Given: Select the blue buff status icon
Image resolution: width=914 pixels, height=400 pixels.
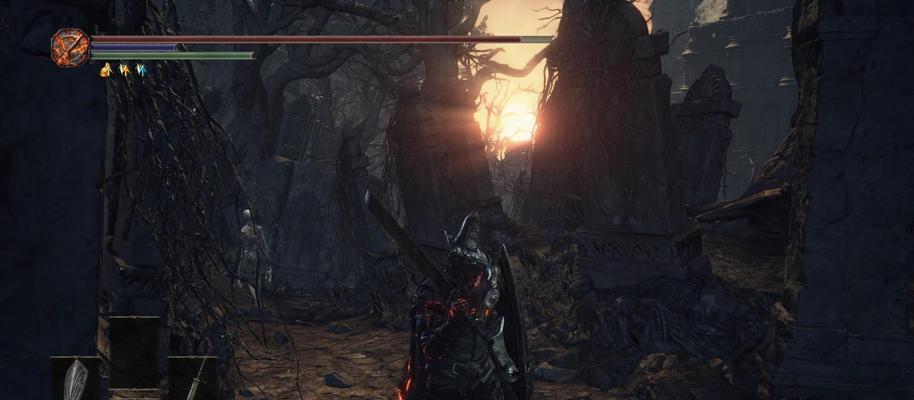Looking at the screenshot, I should click(x=141, y=70).
